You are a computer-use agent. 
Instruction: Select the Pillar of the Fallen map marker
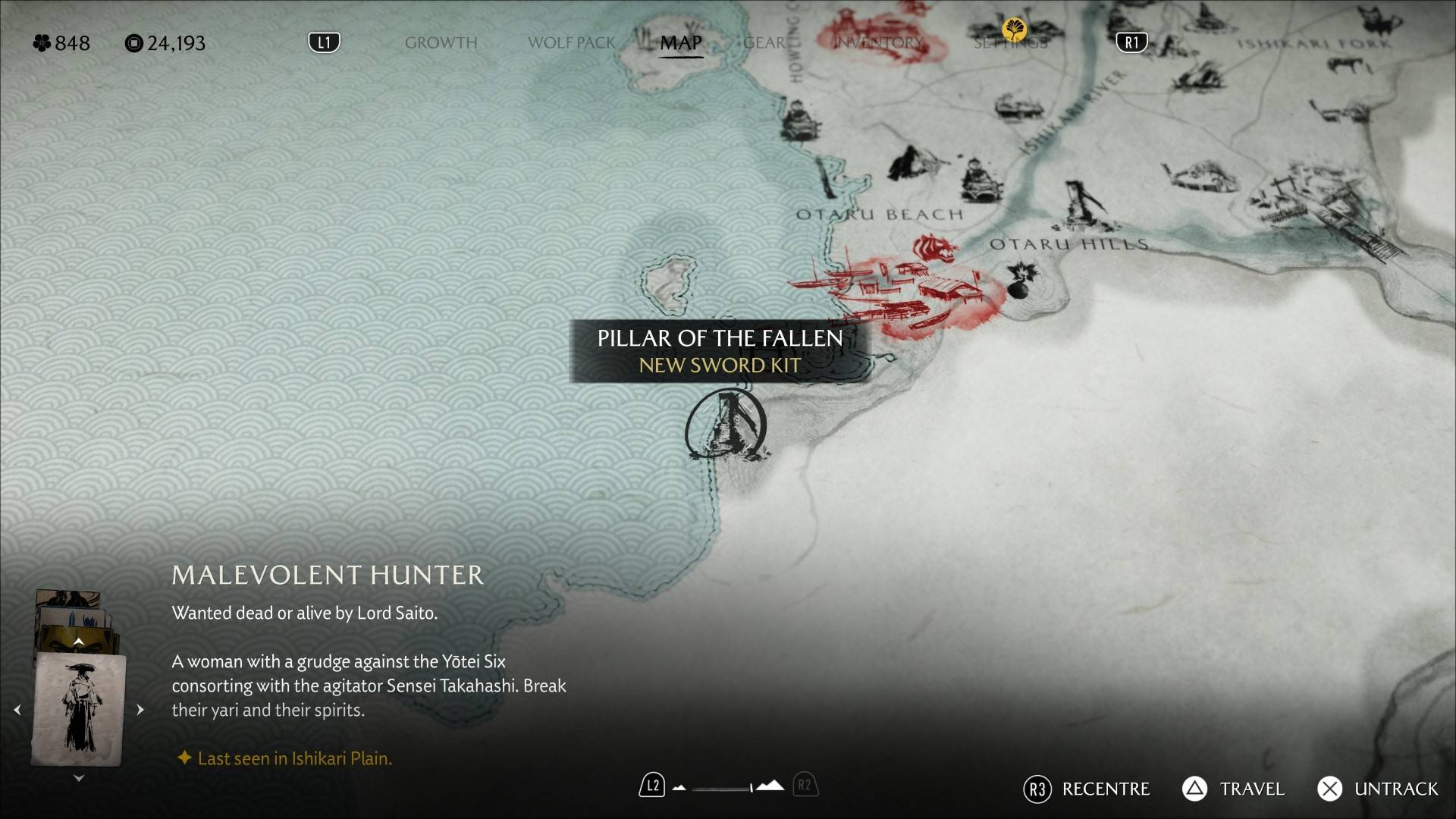726,426
